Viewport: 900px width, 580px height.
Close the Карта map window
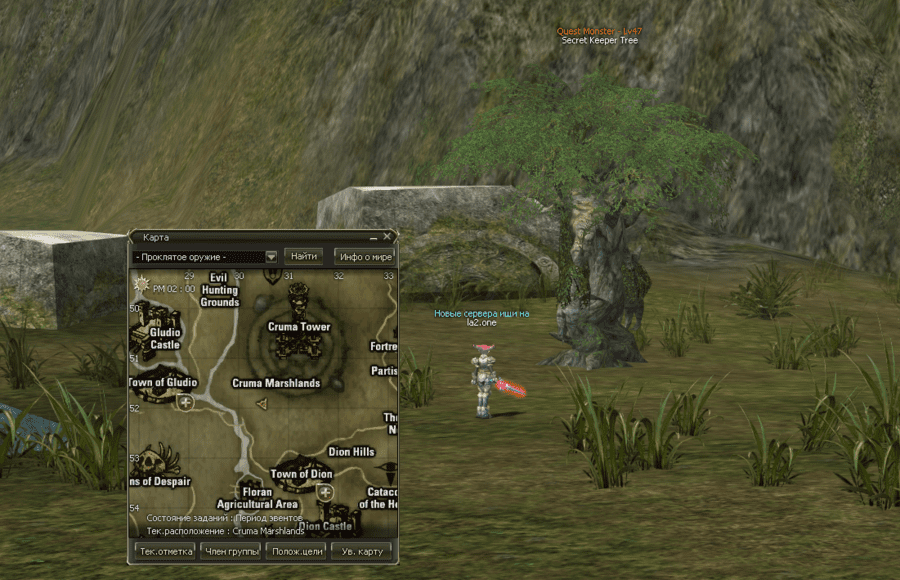pos(387,237)
